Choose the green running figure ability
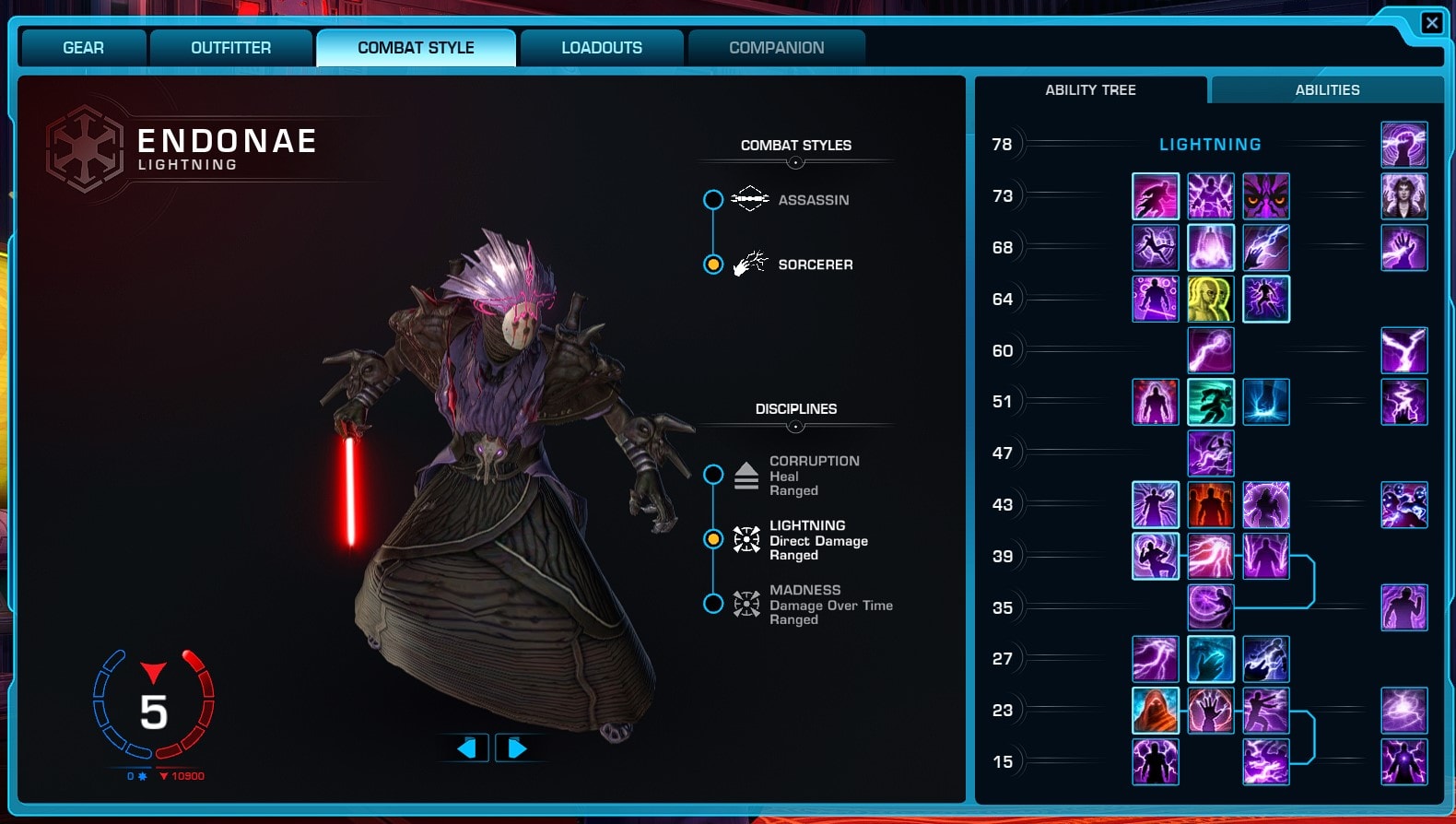 click(1211, 402)
